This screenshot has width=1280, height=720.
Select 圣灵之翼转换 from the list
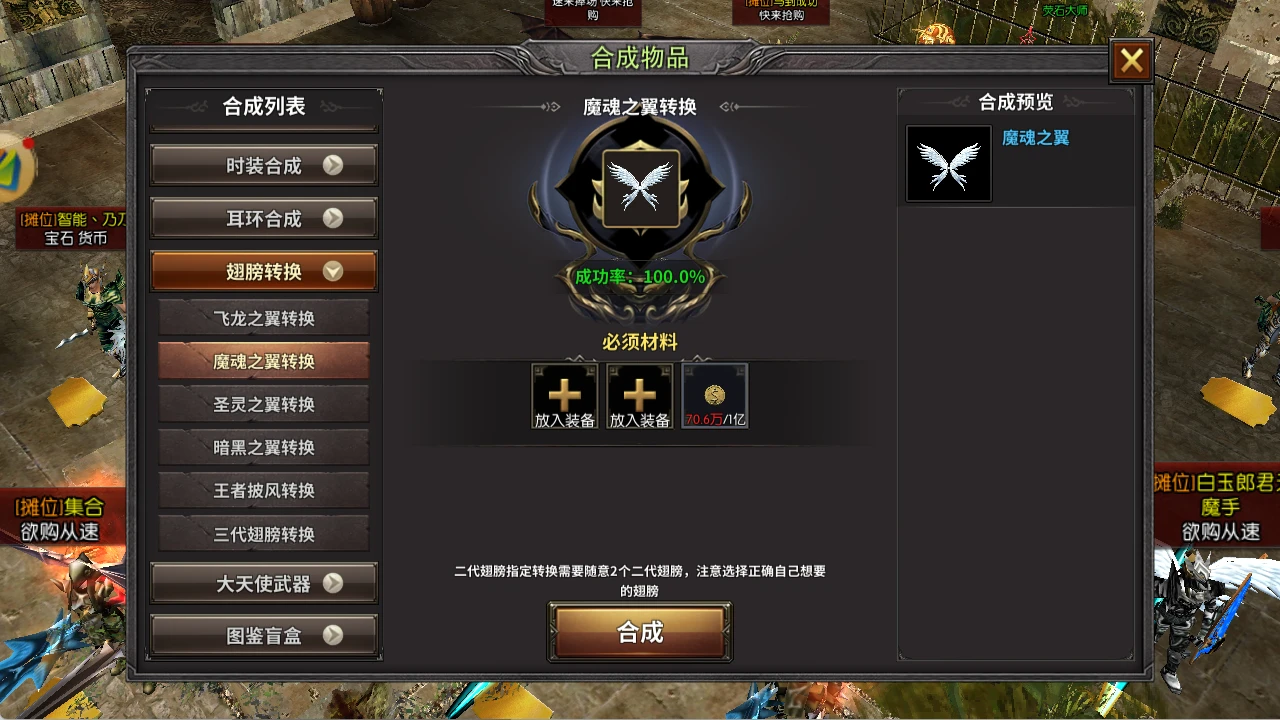tap(263, 404)
